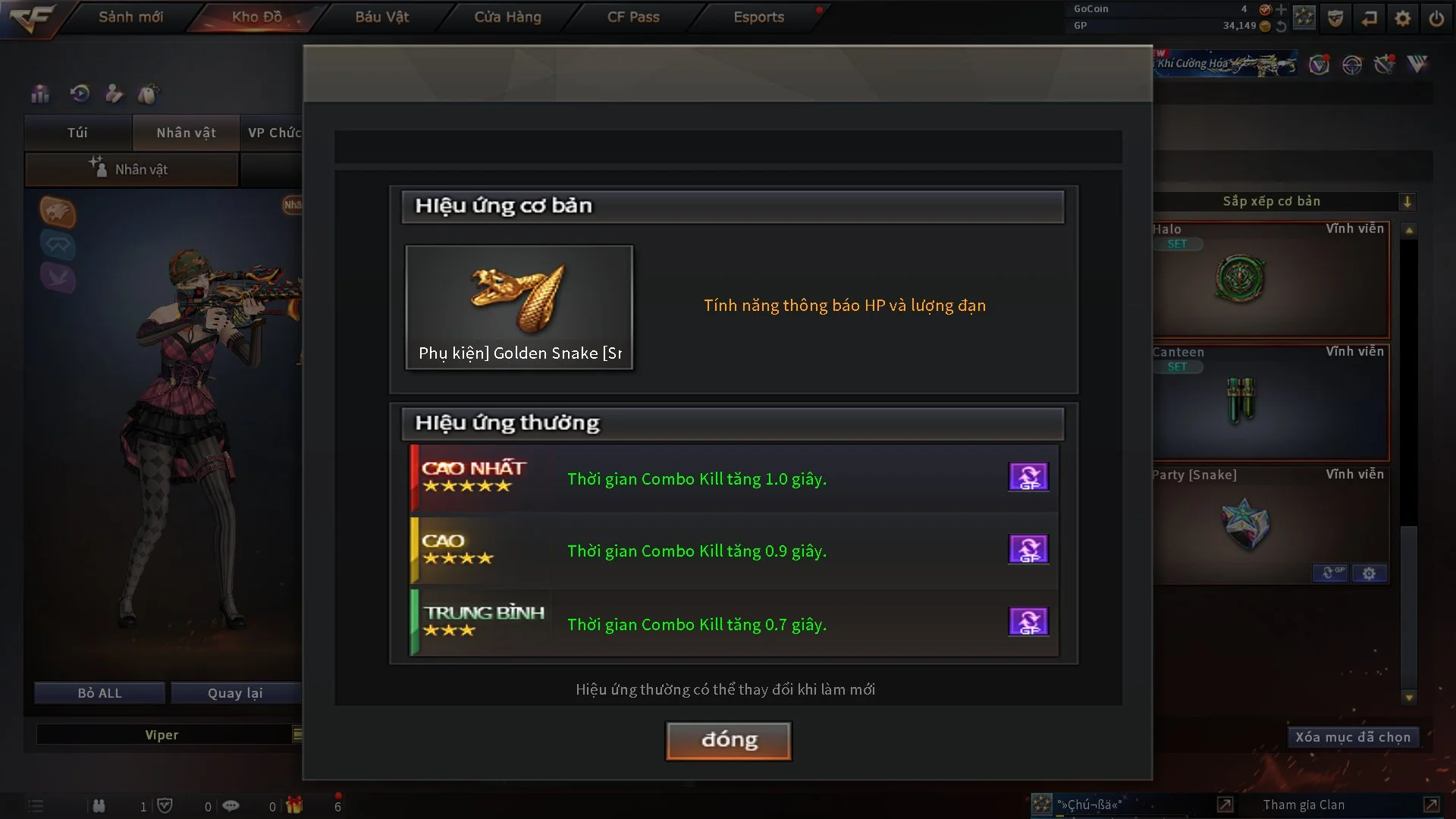This screenshot has width=1456, height=819.
Task: Open the Báu Vật menu
Action: 381,17
